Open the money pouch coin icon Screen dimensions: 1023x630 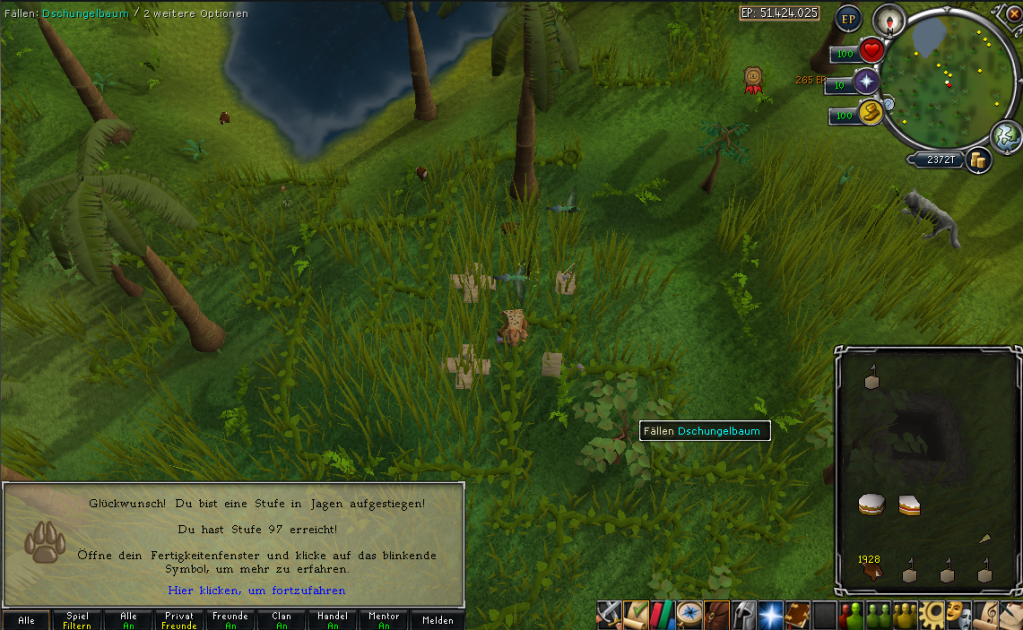(x=977, y=159)
